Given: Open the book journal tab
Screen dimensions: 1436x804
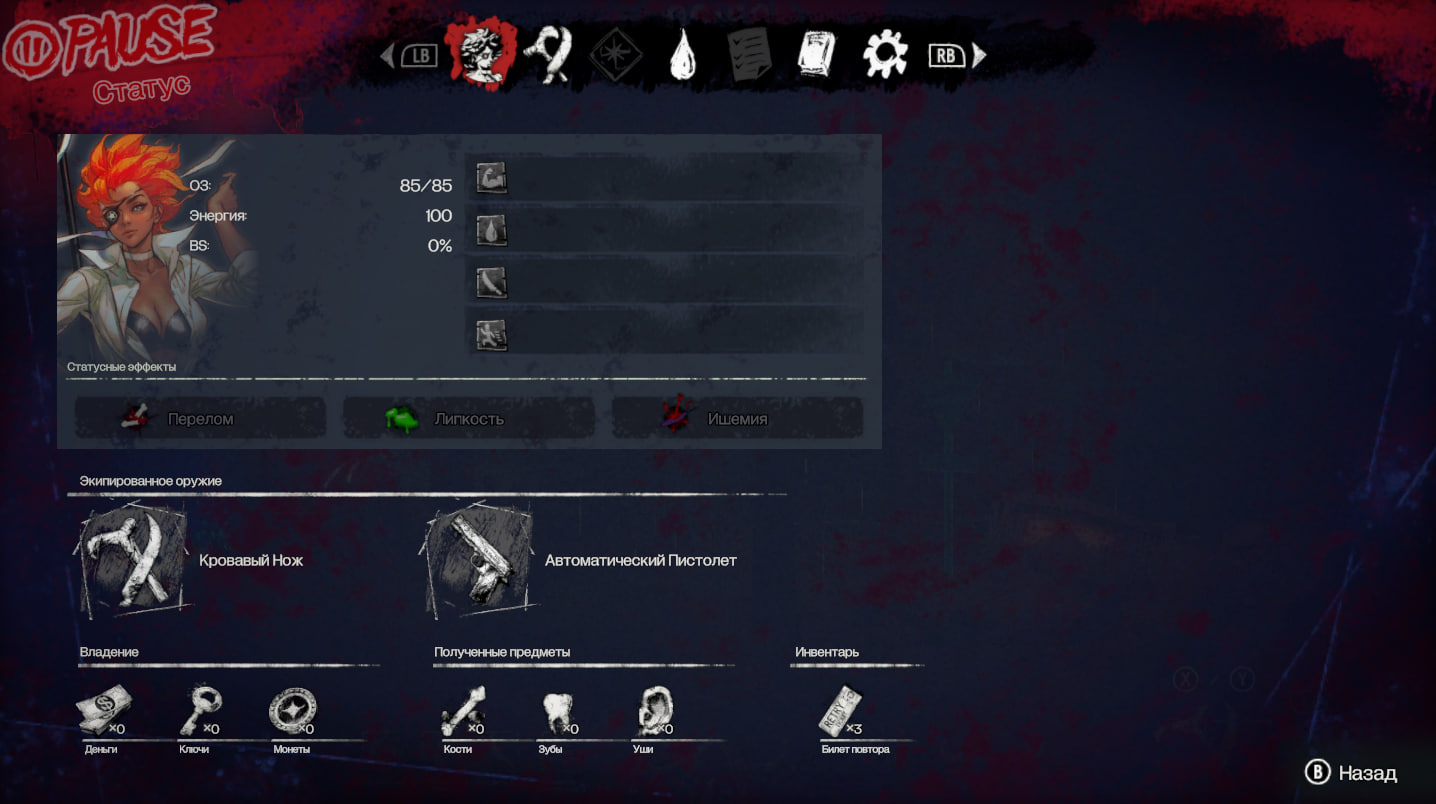Looking at the screenshot, I should pos(816,55).
